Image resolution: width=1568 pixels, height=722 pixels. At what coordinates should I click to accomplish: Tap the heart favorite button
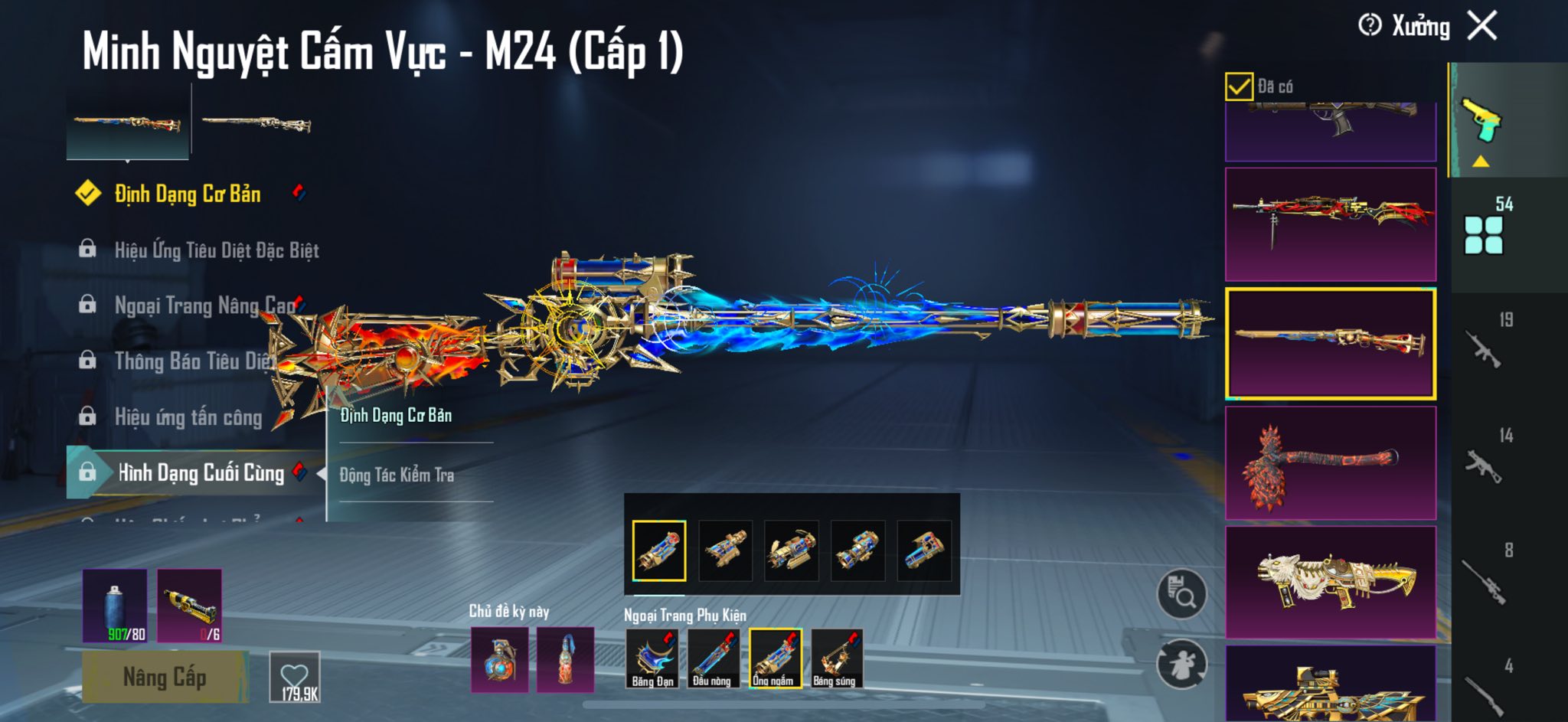tap(295, 677)
